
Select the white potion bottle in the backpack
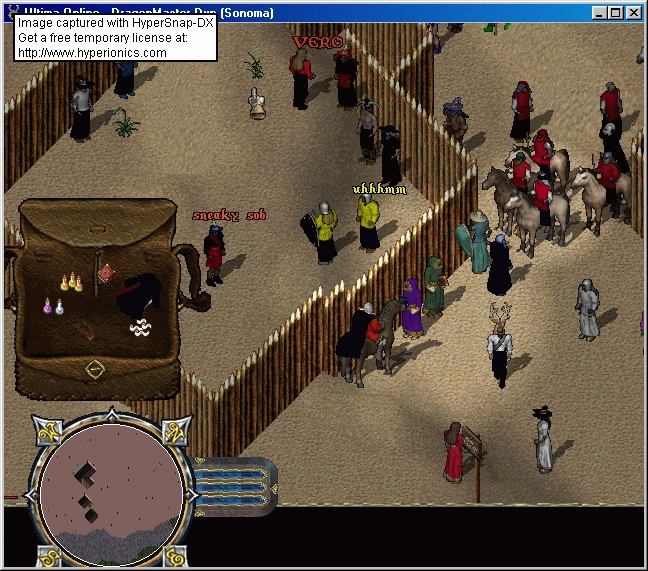[x=60, y=309]
